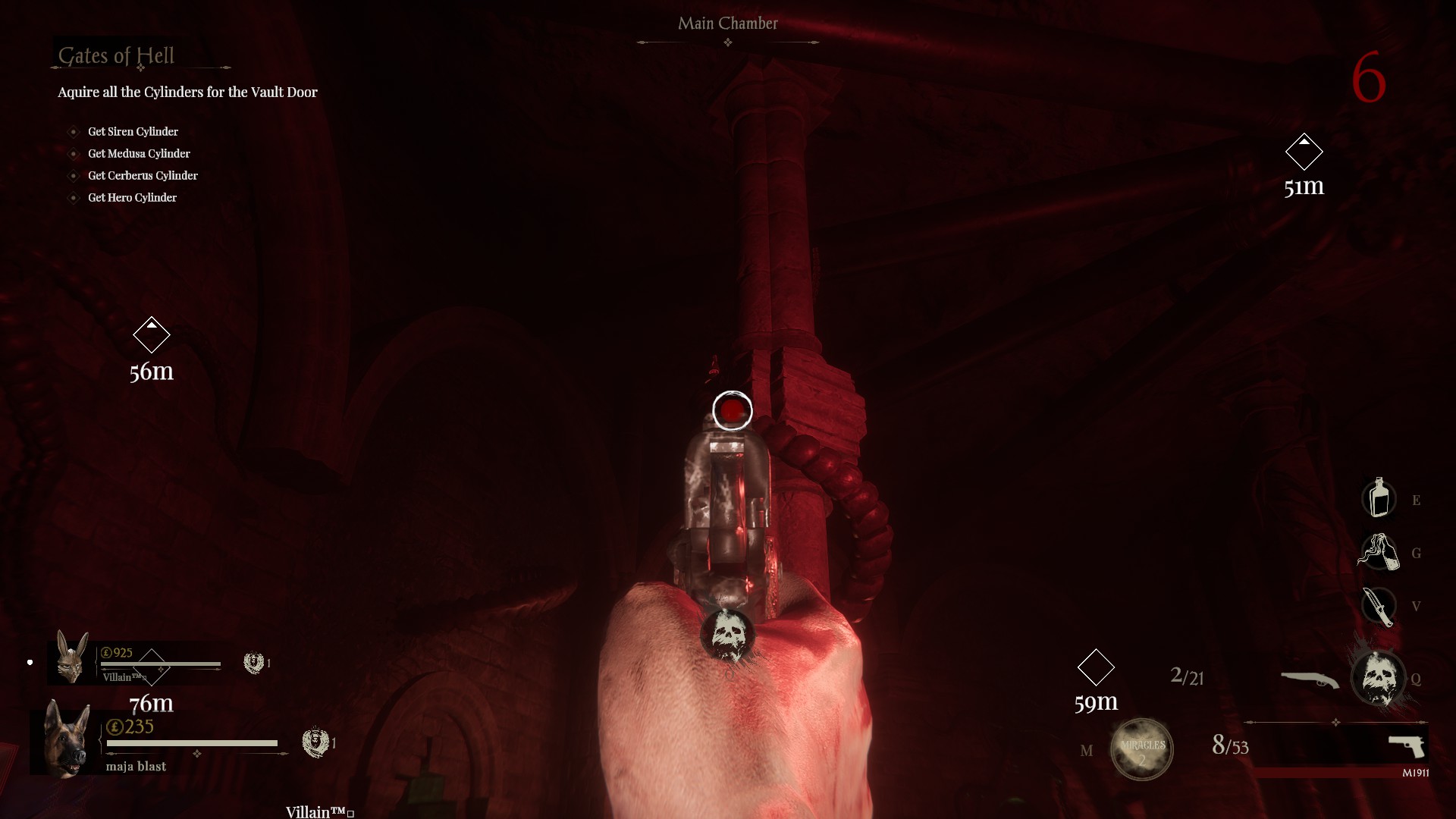Select the 56m waypoint diamond marker
Image resolution: width=1456 pixels, height=819 pixels.
coord(152,334)
